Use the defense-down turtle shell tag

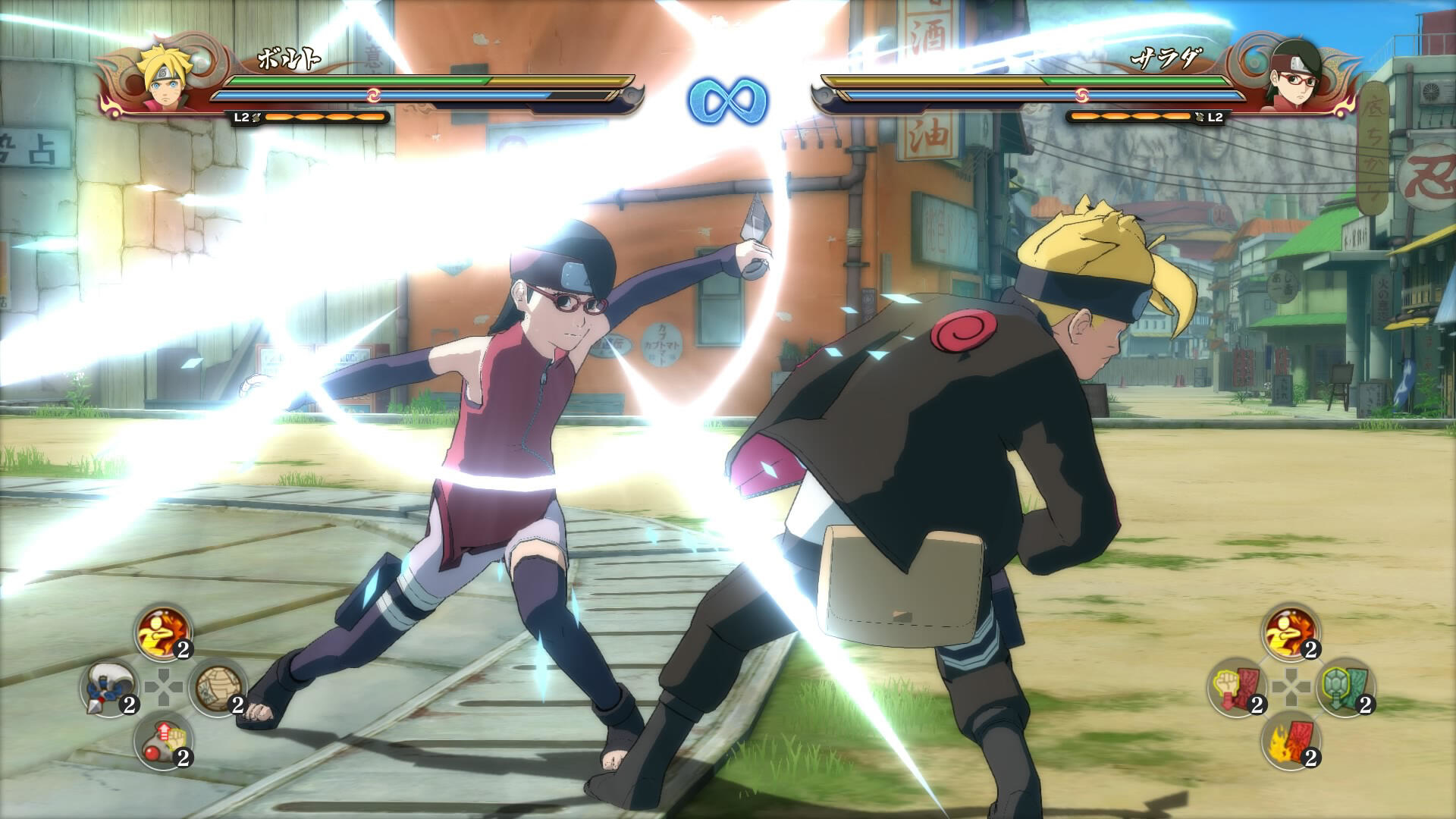coord(1345,687)
